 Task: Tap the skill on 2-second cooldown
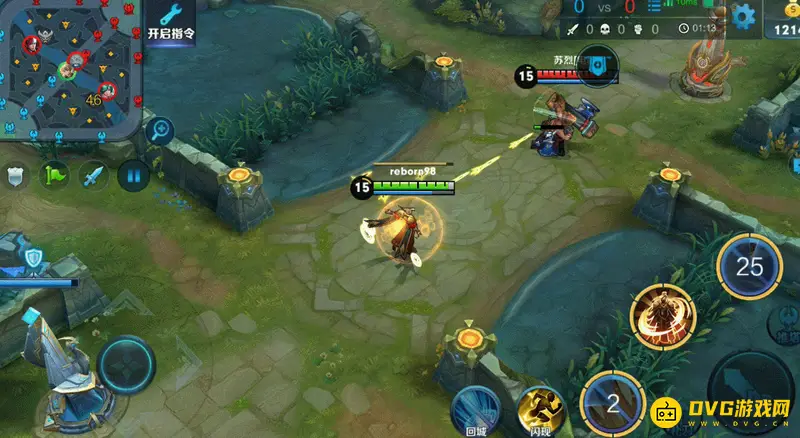tap(613, 404)
